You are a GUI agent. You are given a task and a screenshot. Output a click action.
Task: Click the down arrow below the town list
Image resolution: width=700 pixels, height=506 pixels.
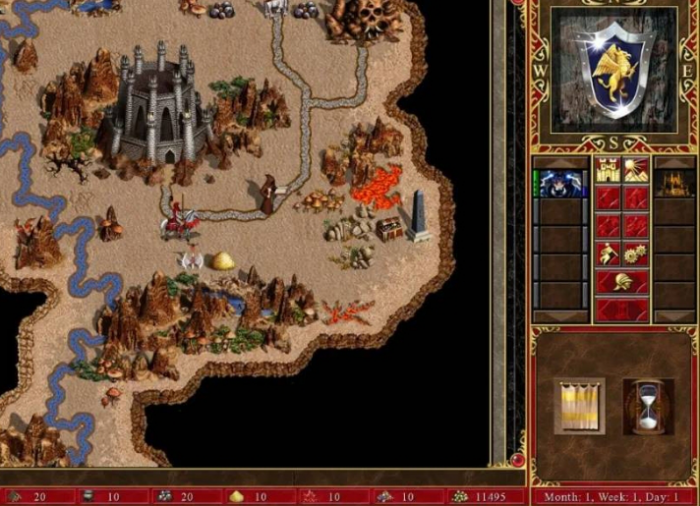pyautogui.click(x=675, y=315)
